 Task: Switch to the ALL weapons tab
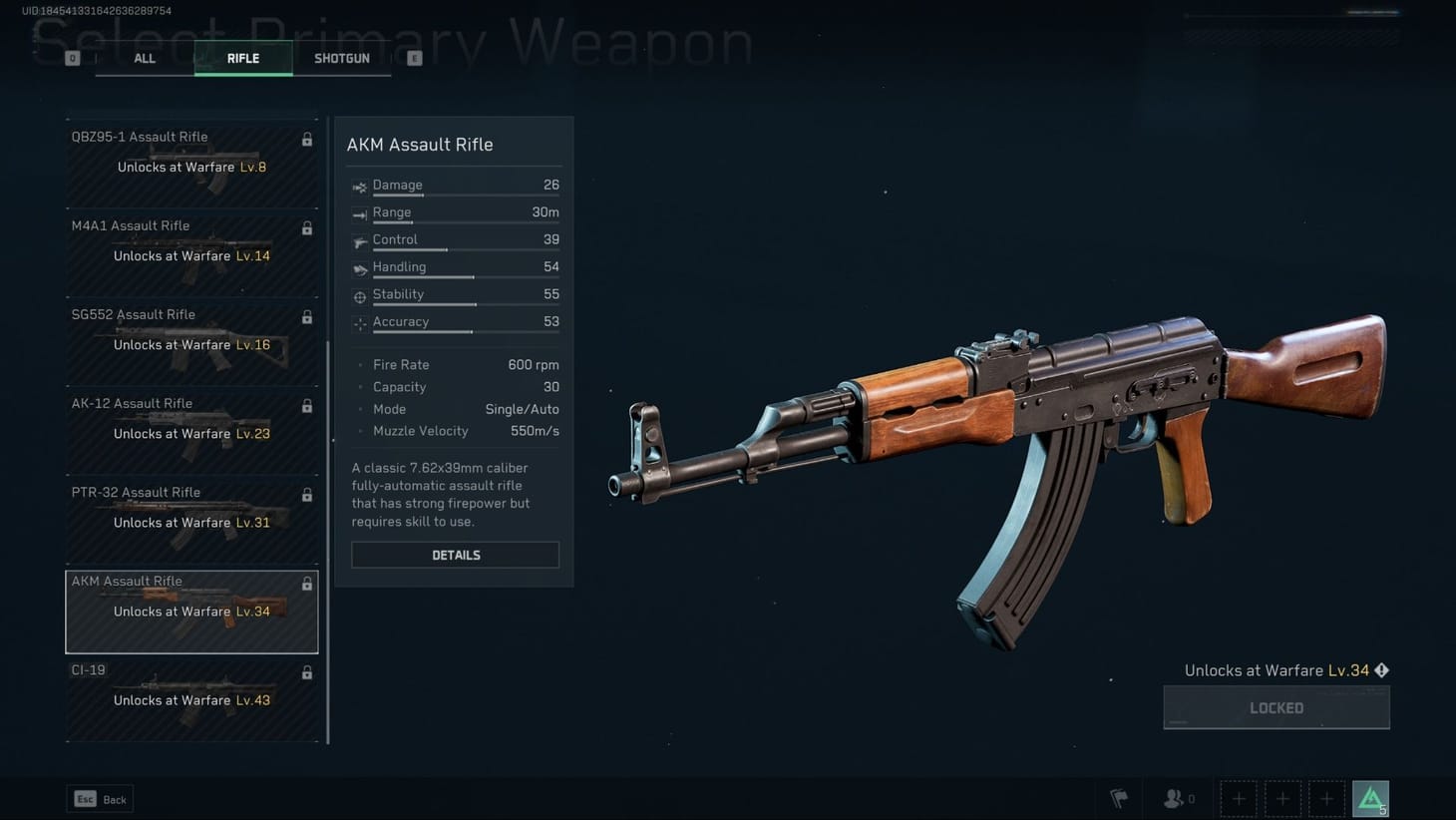point(144,58)
